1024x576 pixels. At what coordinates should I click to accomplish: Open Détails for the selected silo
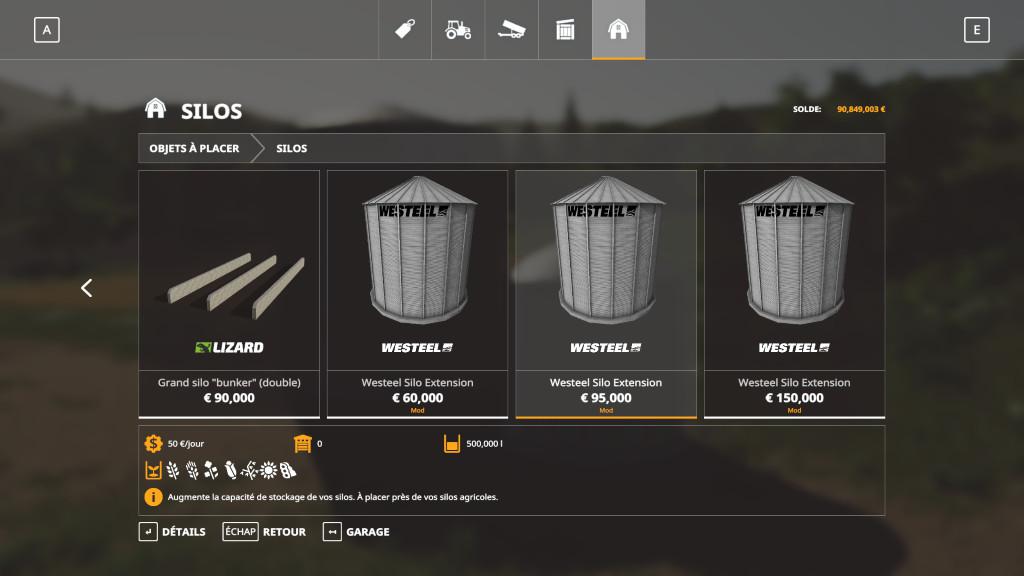tap(172, 532)
